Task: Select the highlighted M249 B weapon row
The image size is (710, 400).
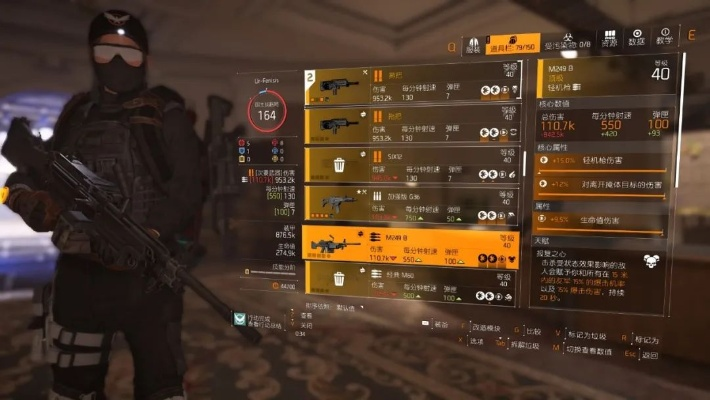Action: coord(410,243)
